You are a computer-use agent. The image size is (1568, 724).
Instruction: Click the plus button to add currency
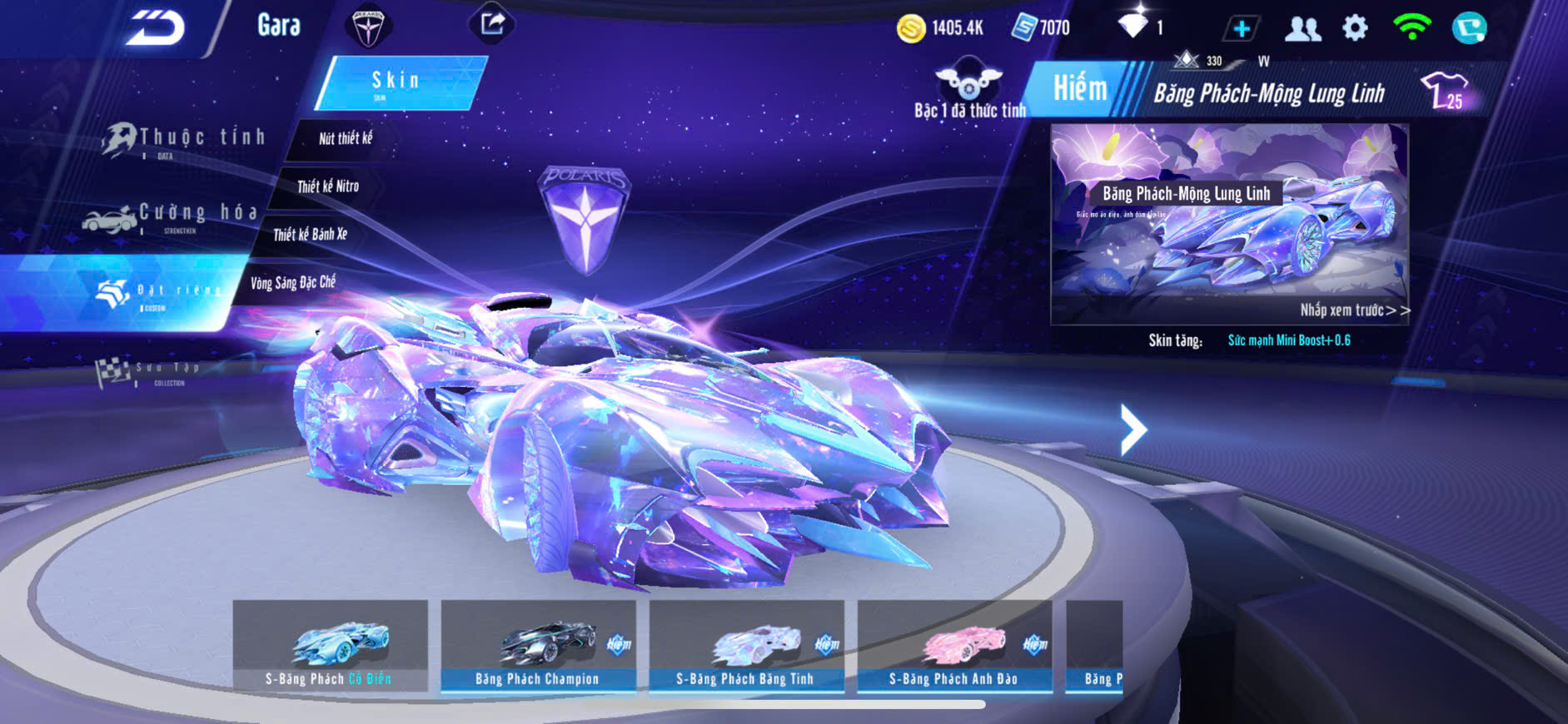(x=1241, y=29)
